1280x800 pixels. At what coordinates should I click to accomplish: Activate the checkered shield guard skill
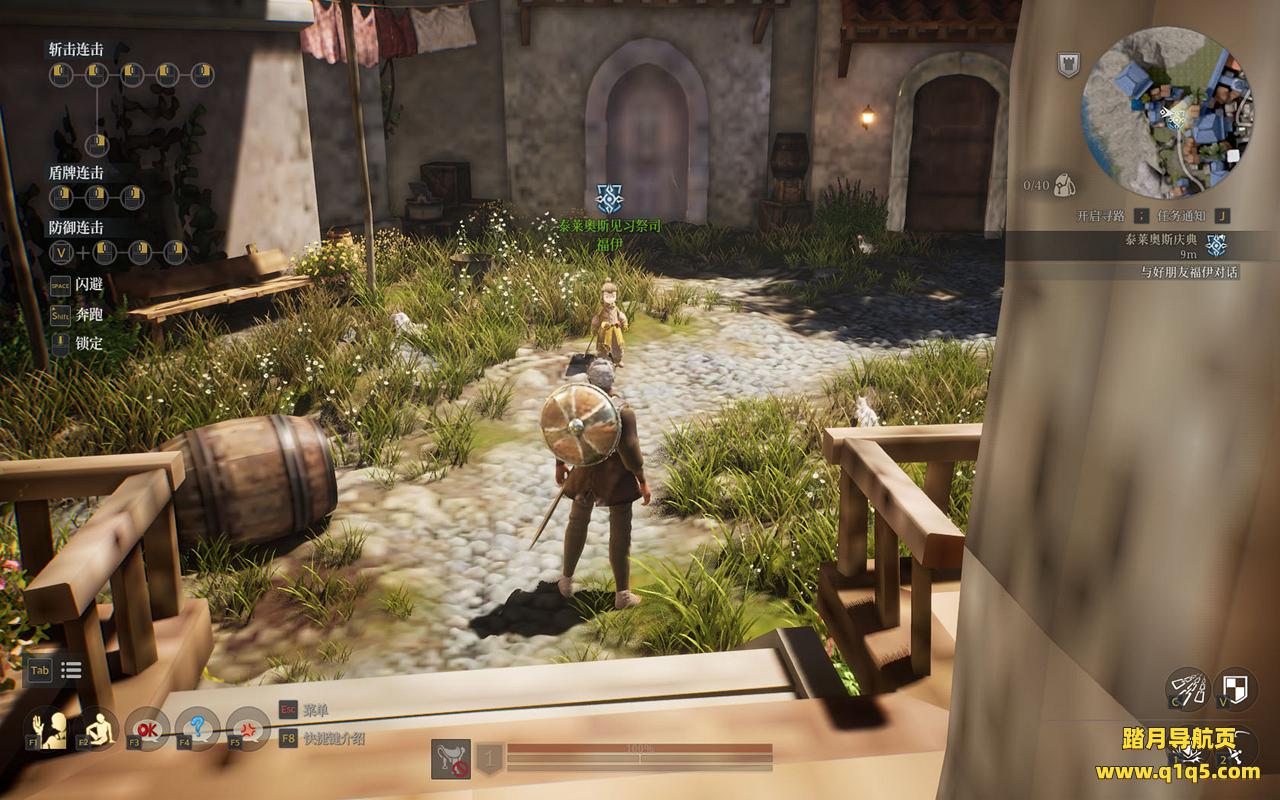pos(1235,688)
